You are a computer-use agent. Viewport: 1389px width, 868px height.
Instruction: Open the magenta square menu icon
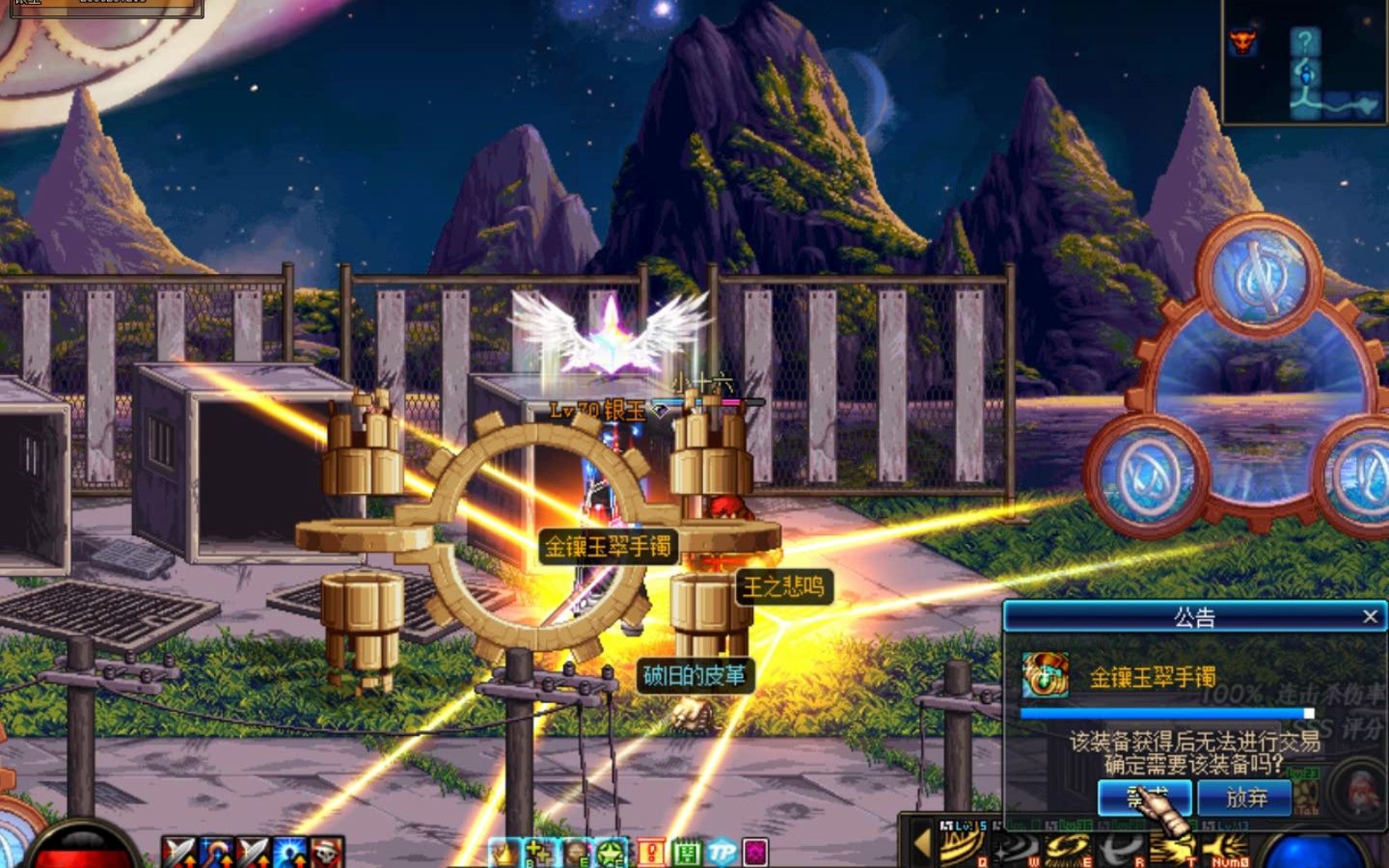pyautogui.click(x=755, y=853)
